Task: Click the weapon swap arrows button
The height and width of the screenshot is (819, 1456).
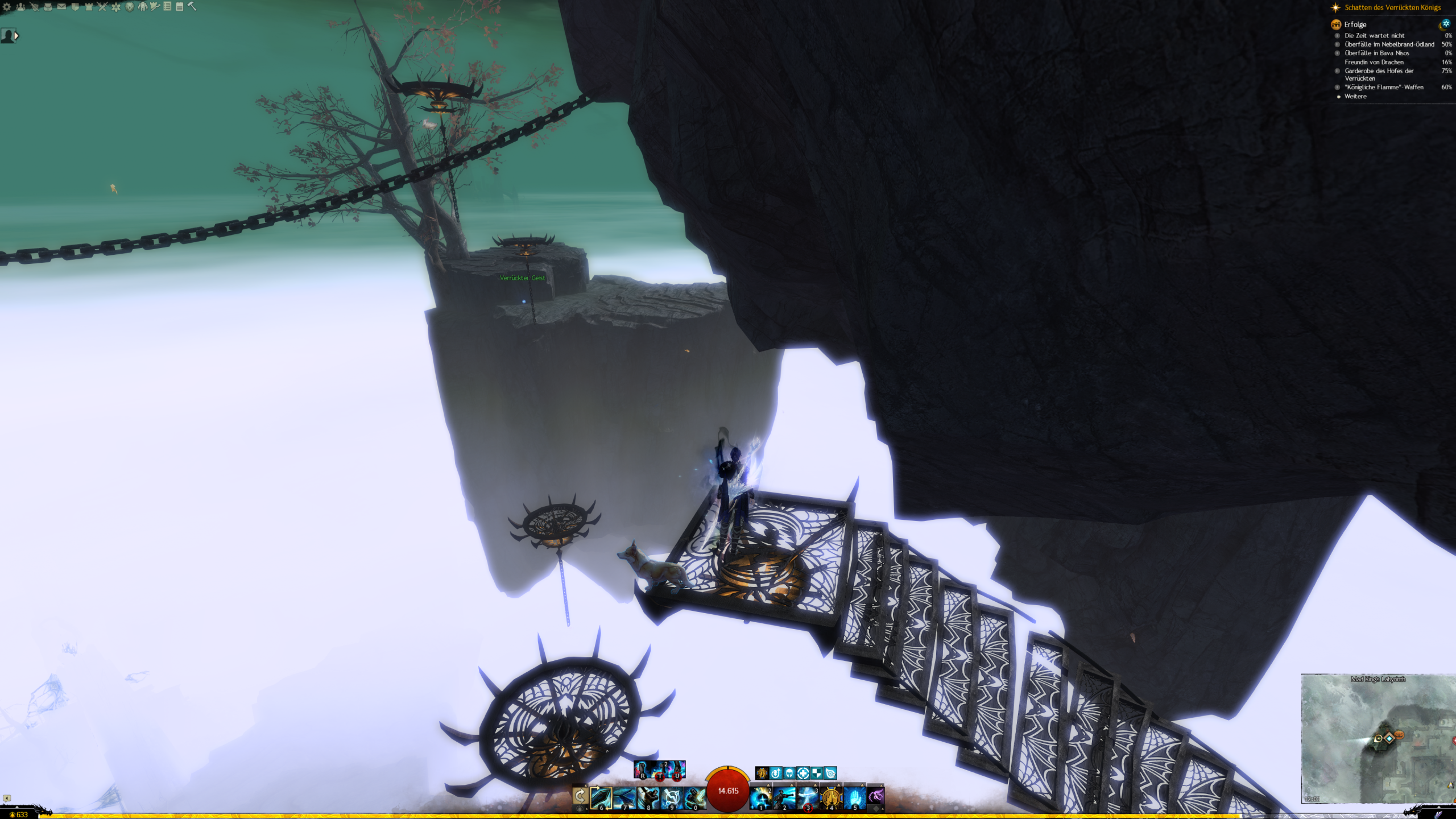Action: 580,795
